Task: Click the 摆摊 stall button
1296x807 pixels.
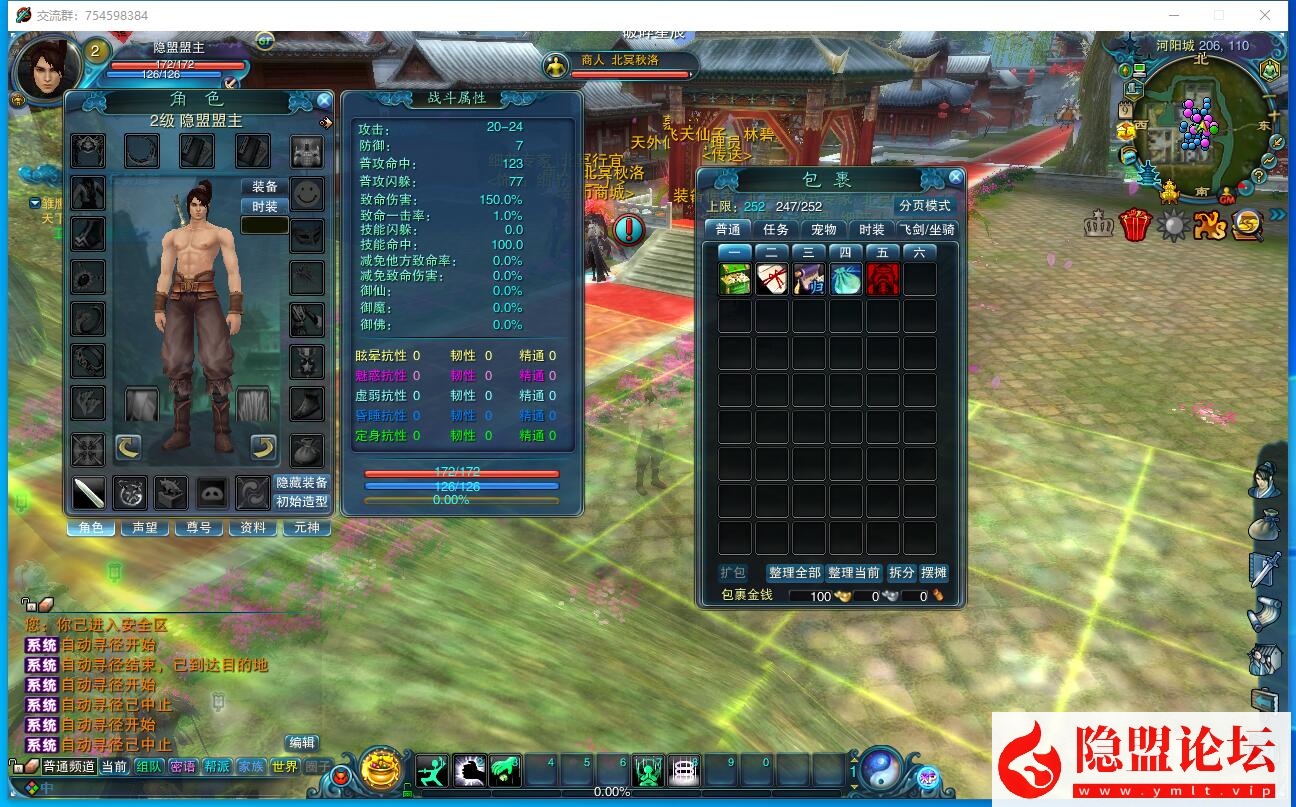Action: (x=934, y=573)
